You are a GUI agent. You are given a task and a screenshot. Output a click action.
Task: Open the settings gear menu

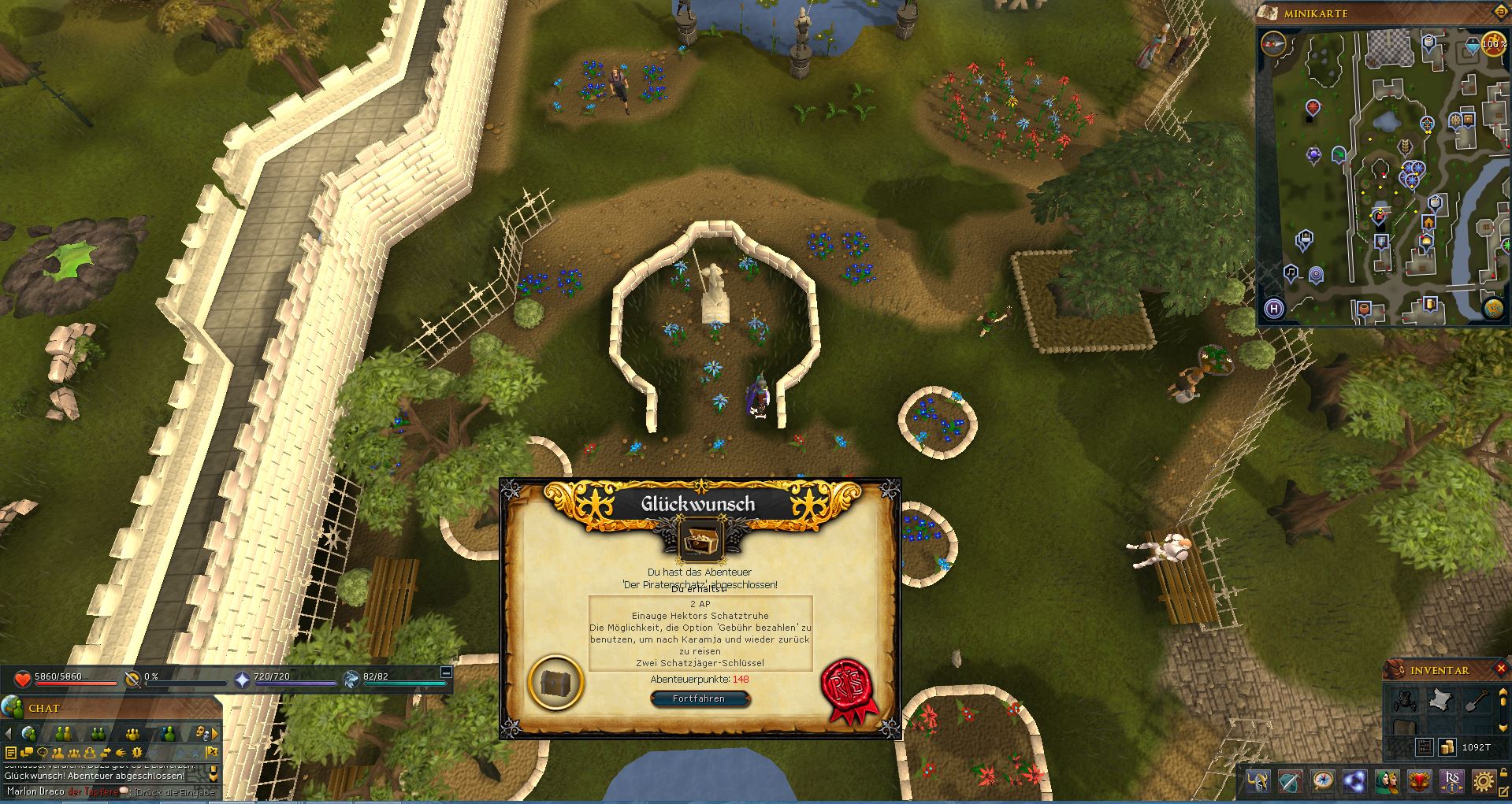1485,782
